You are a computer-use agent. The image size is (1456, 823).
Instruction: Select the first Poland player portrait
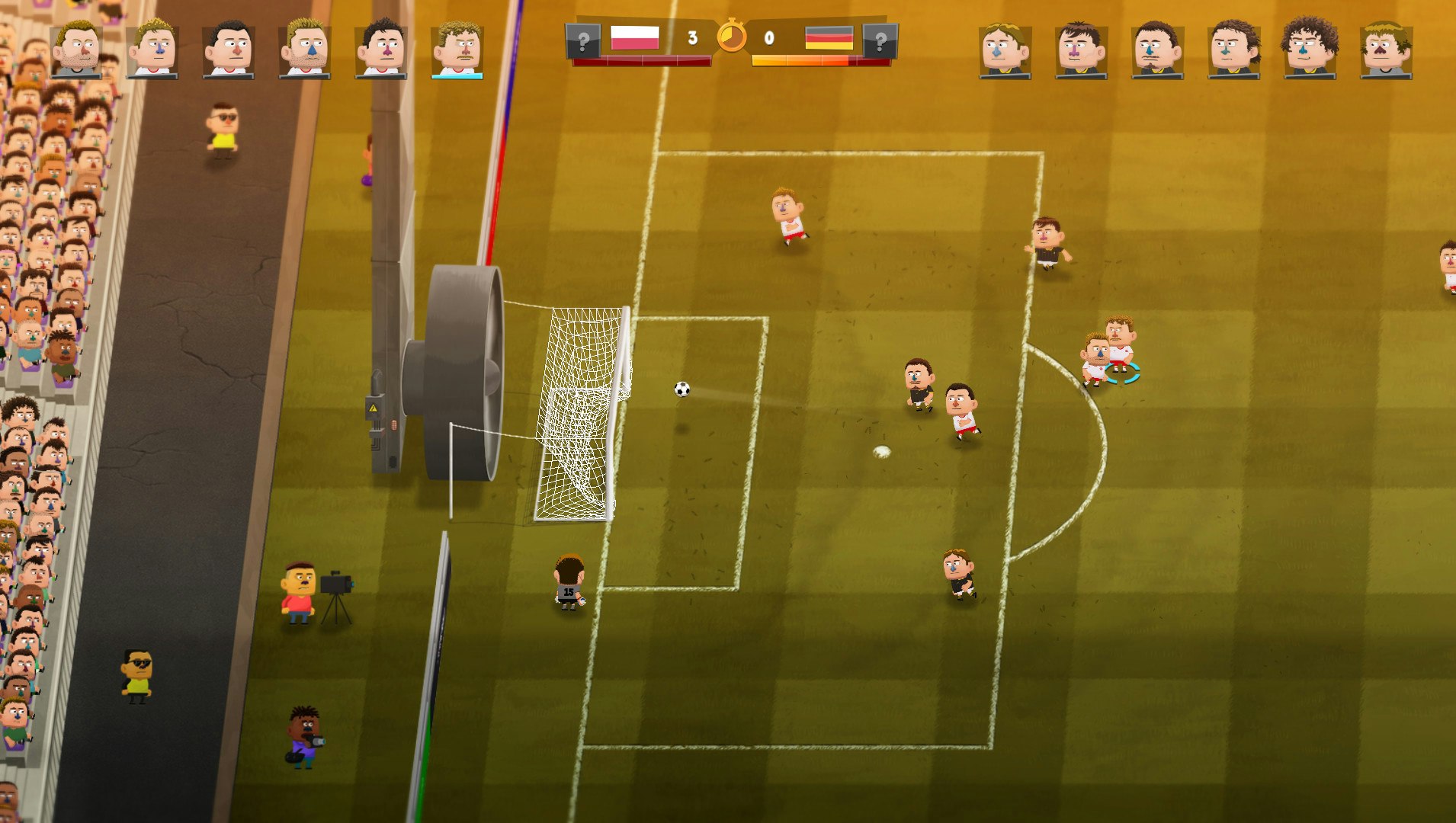coord(75,46)
